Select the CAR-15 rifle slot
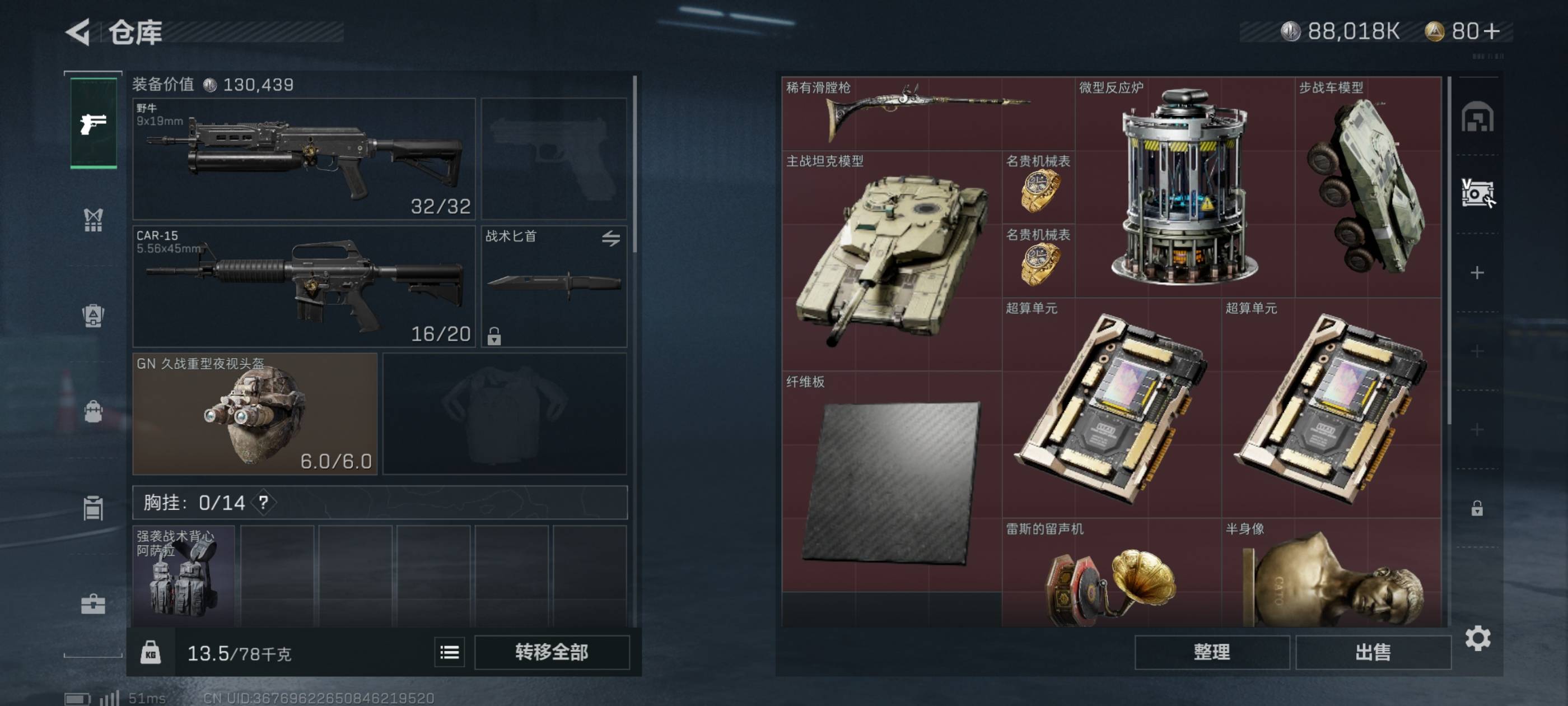This screenshot has width=1568, height=706. (303, 286)
